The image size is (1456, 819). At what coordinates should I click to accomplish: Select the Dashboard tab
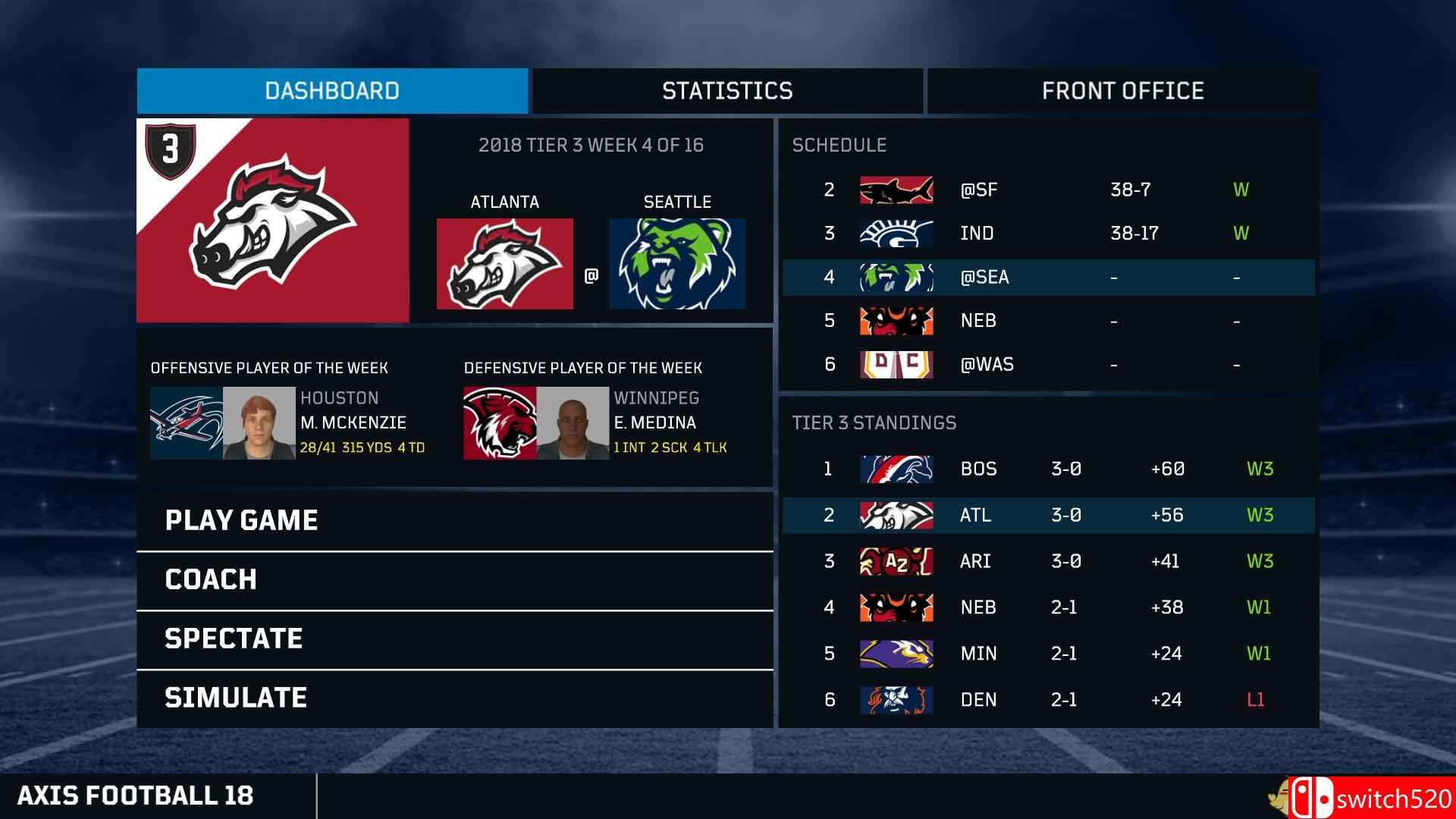pos(332,91)
